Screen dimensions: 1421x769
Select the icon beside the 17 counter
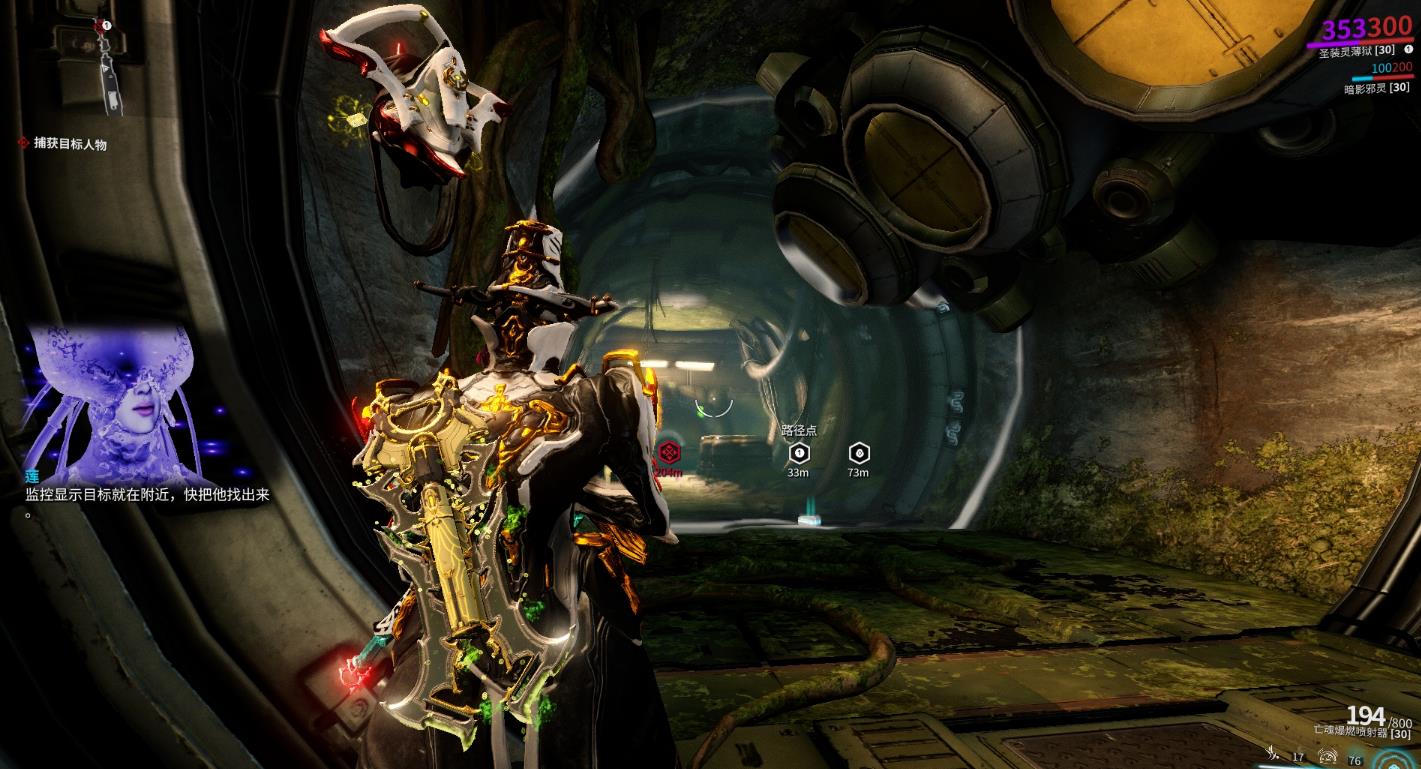[1273, 756]
